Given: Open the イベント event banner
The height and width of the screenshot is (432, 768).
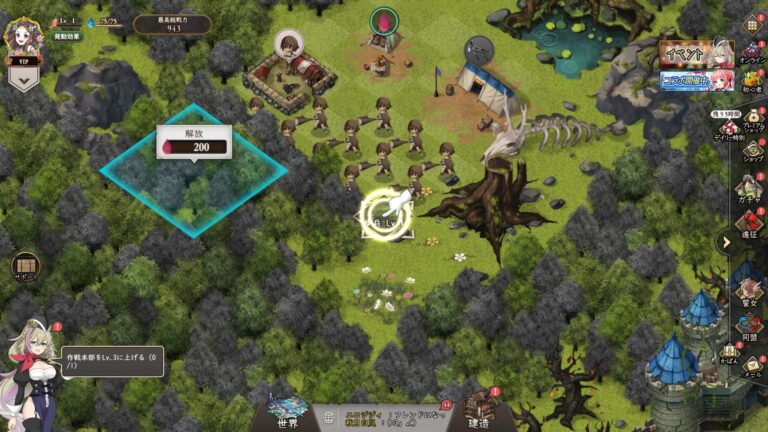Looking at the screenshot, I should (697, 54).
